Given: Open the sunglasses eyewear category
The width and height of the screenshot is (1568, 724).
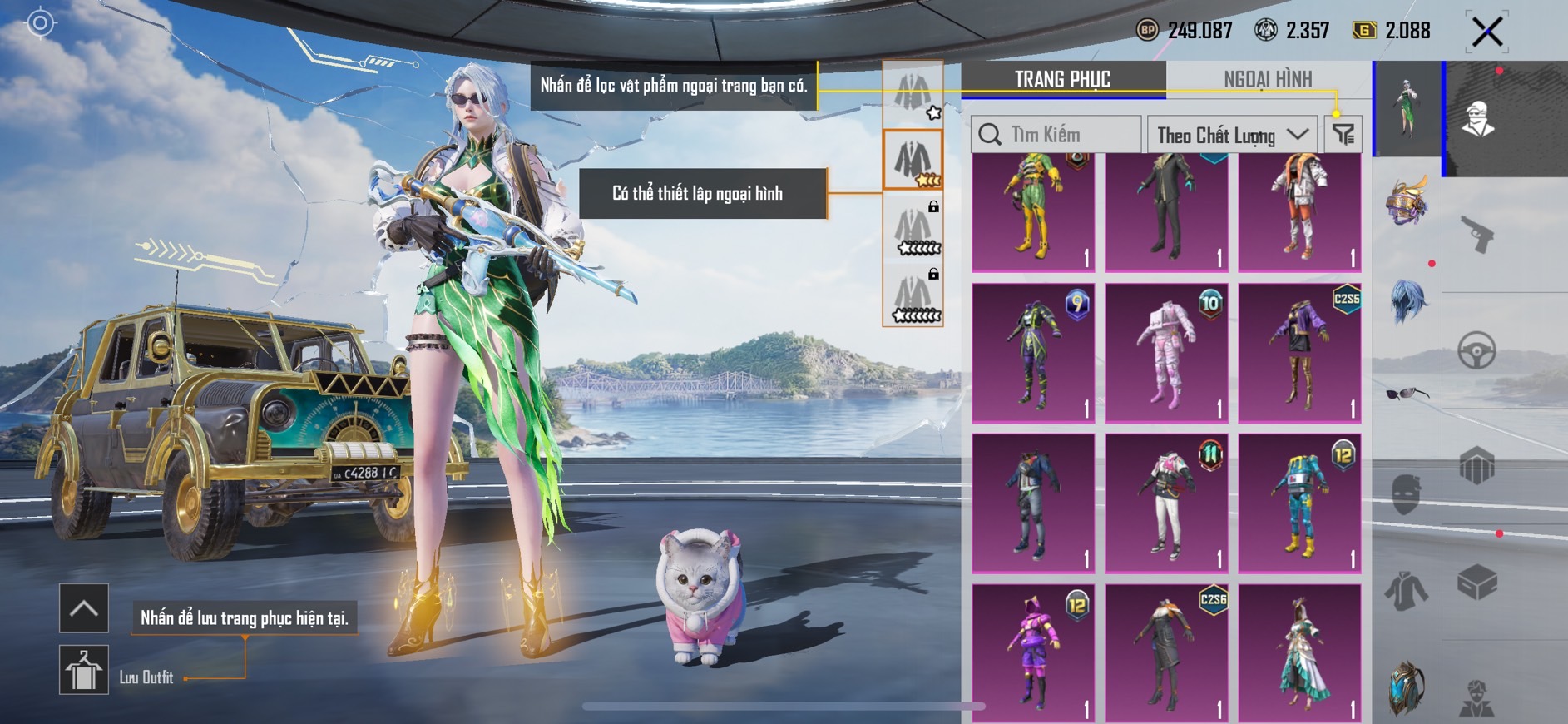Looking at the screenshot, I should tap(1407, 393).
